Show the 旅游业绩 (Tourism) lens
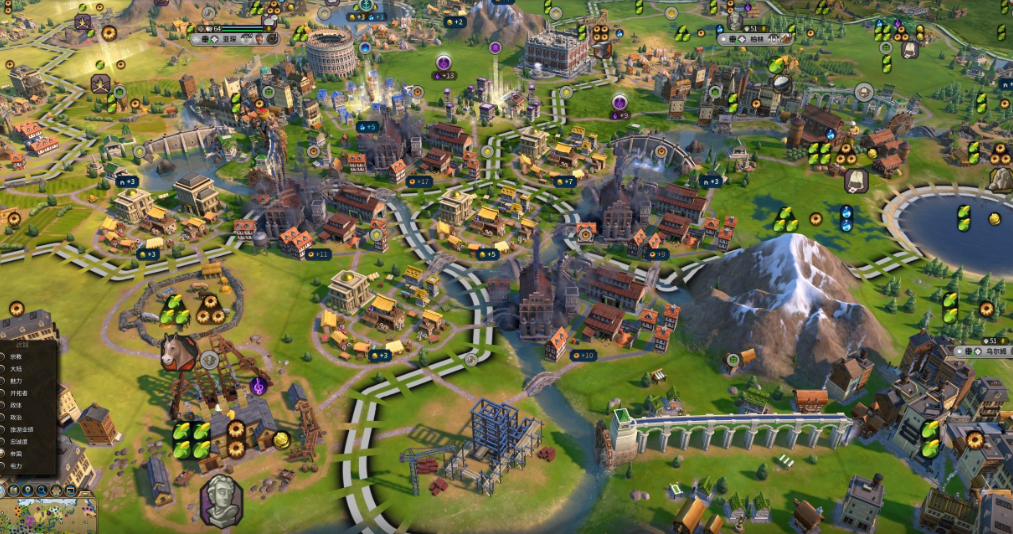Viewport: 1013px width, 534px height. click(20, 429)
